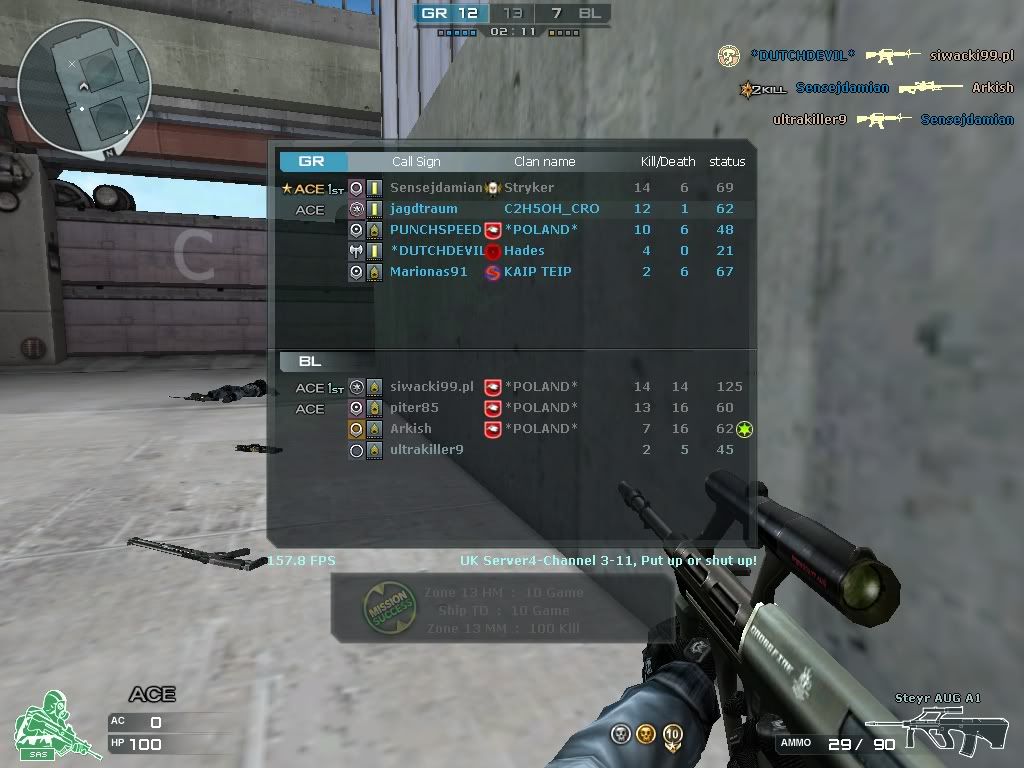This screenshot has width=1024, height=768.
Task: Click the number 10 medal badge
Action: coord(673,735)
